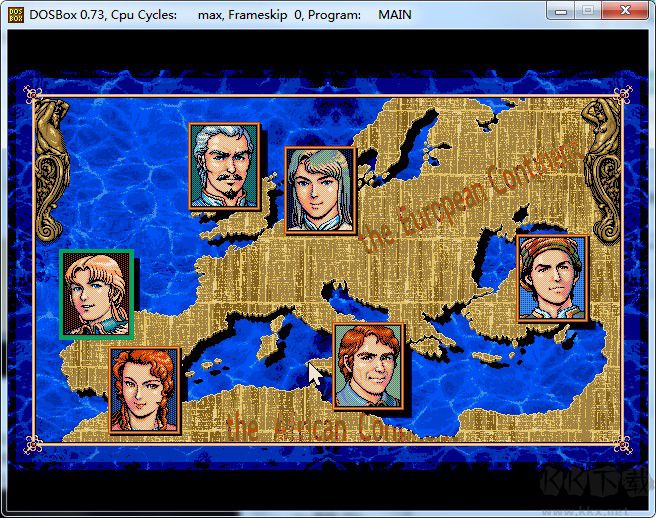Choose the green-haired young man portrait
The image size is (656, 518).
click(x=319, y=190)
